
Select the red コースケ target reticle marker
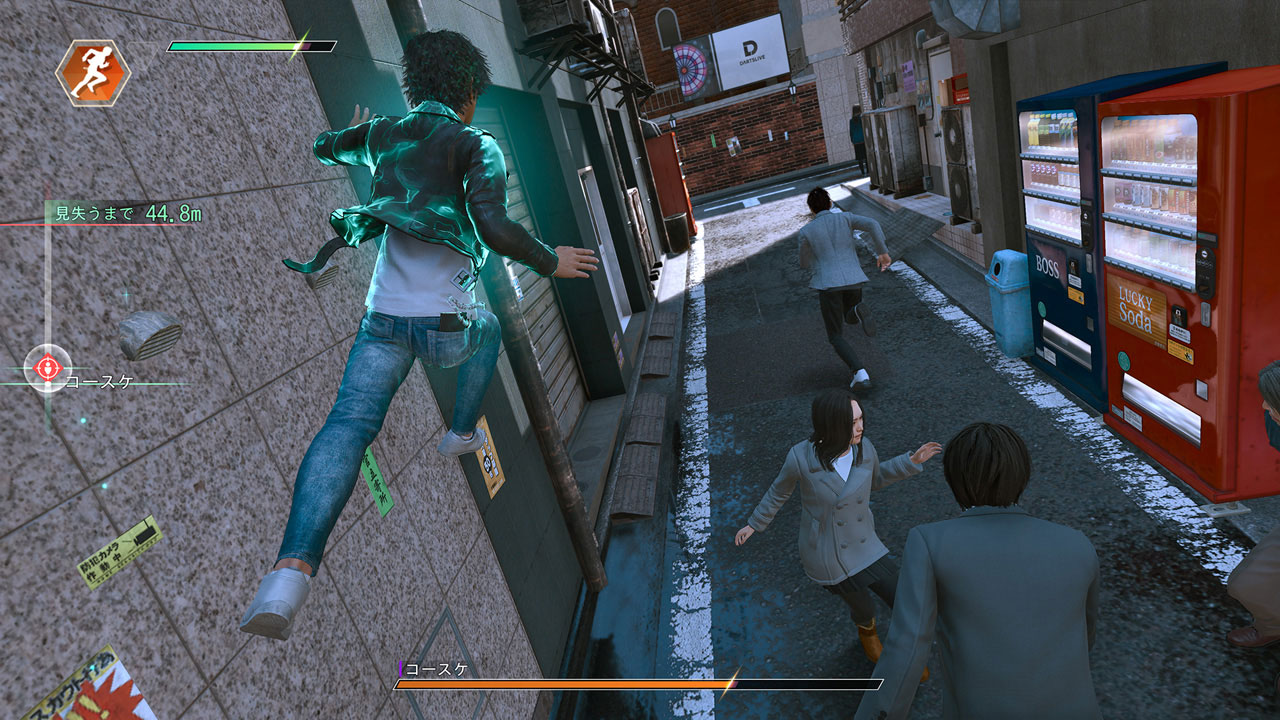(47, 369)
